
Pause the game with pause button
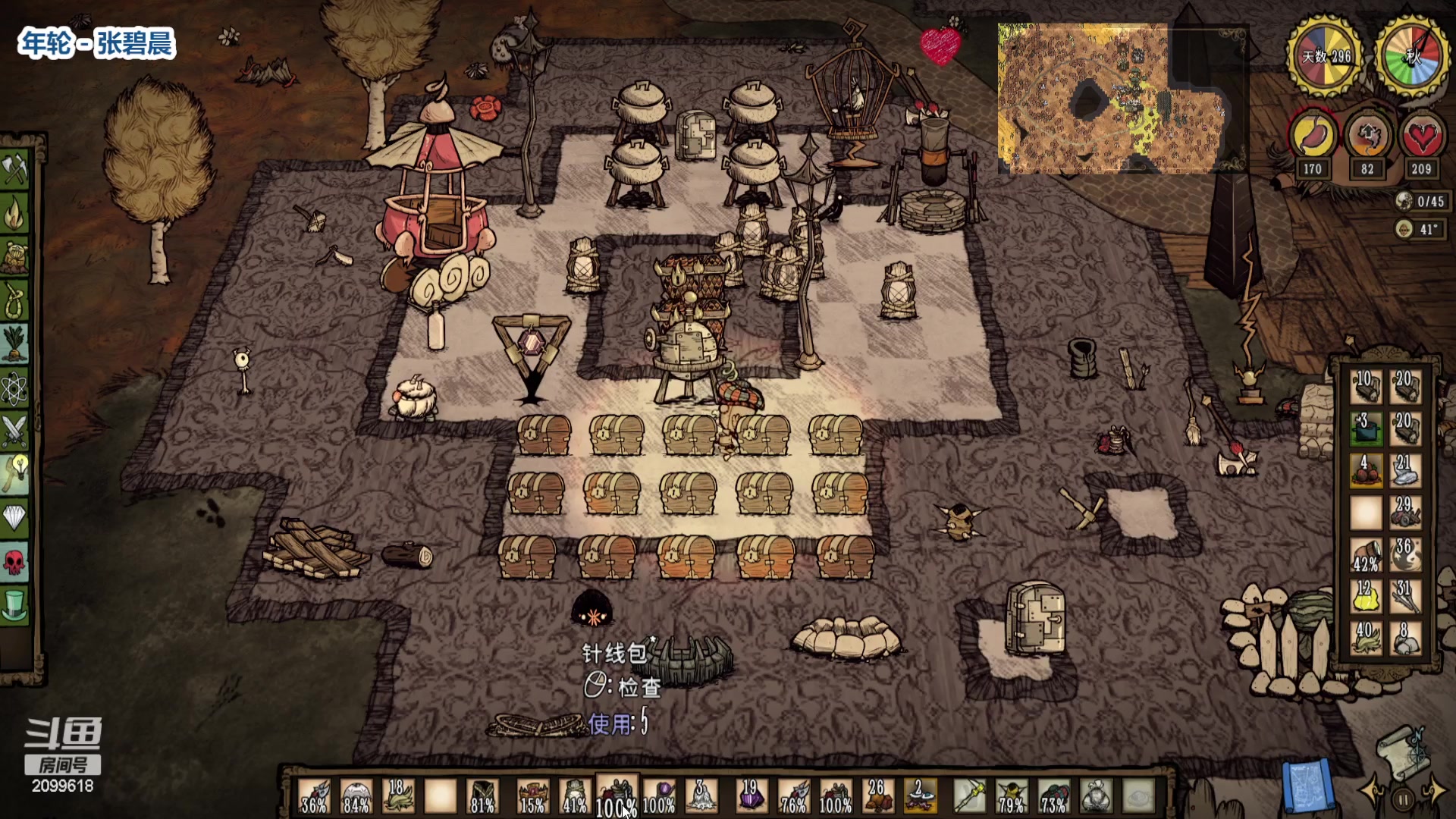tap(1403, 799)
